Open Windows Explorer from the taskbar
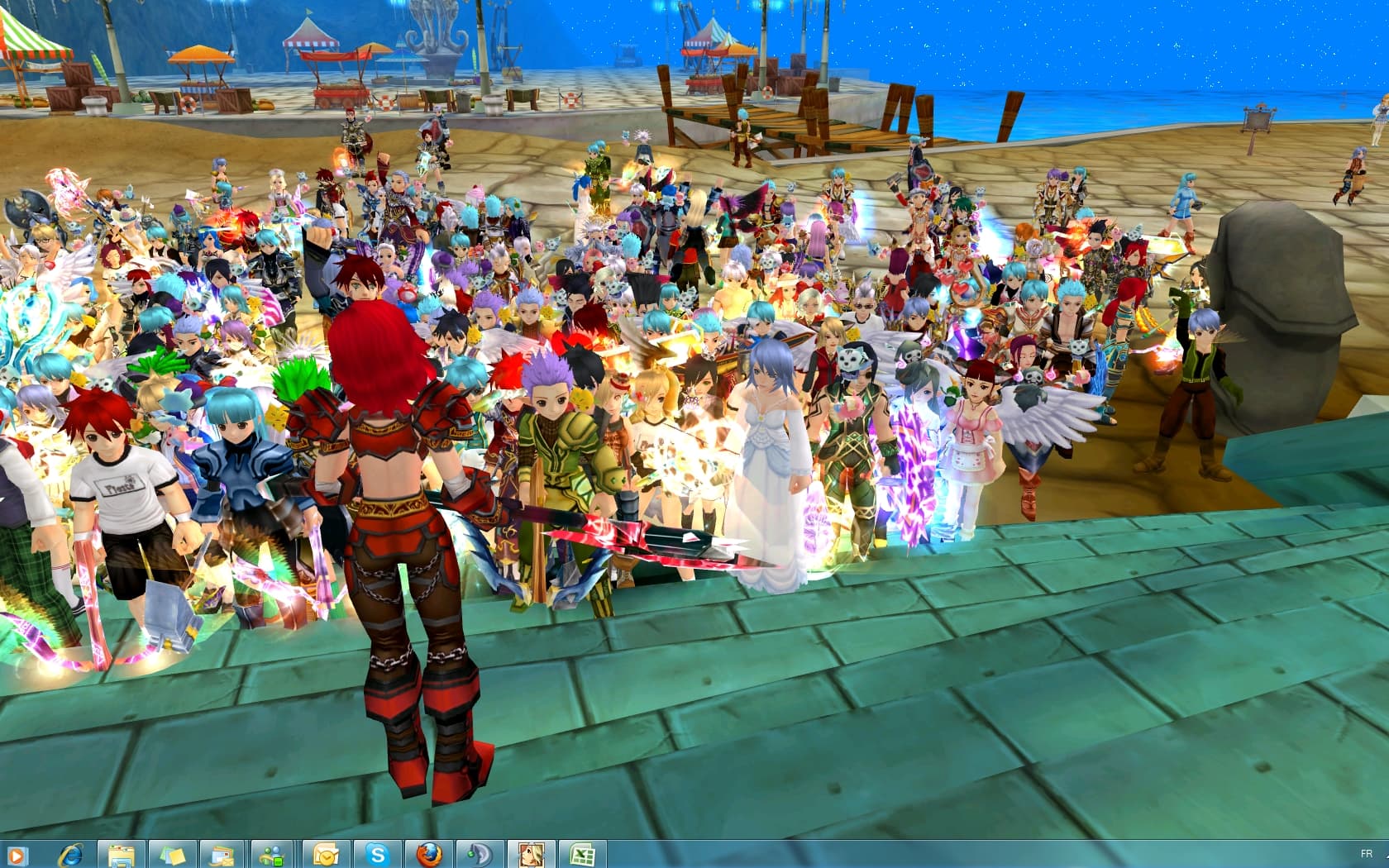The height and width of the screenshot is (868, 1389). click(x=121, y=854)
